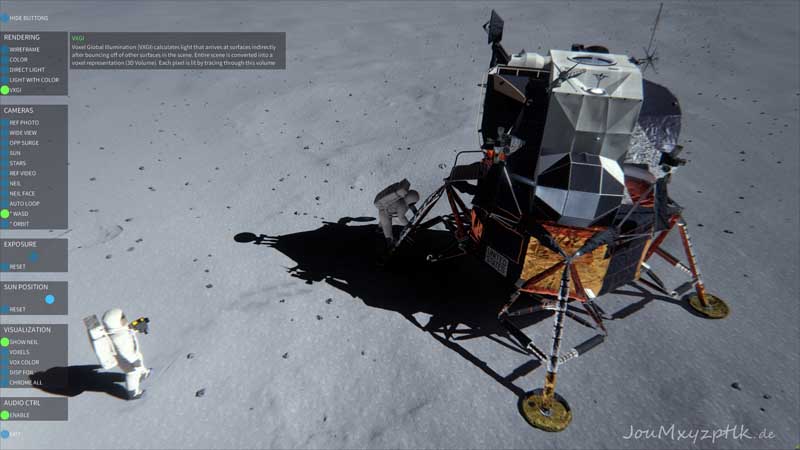This screenshot has height=450, width=800.
Task: Switch rendering to Color mode
Action: tap(5, 59)
